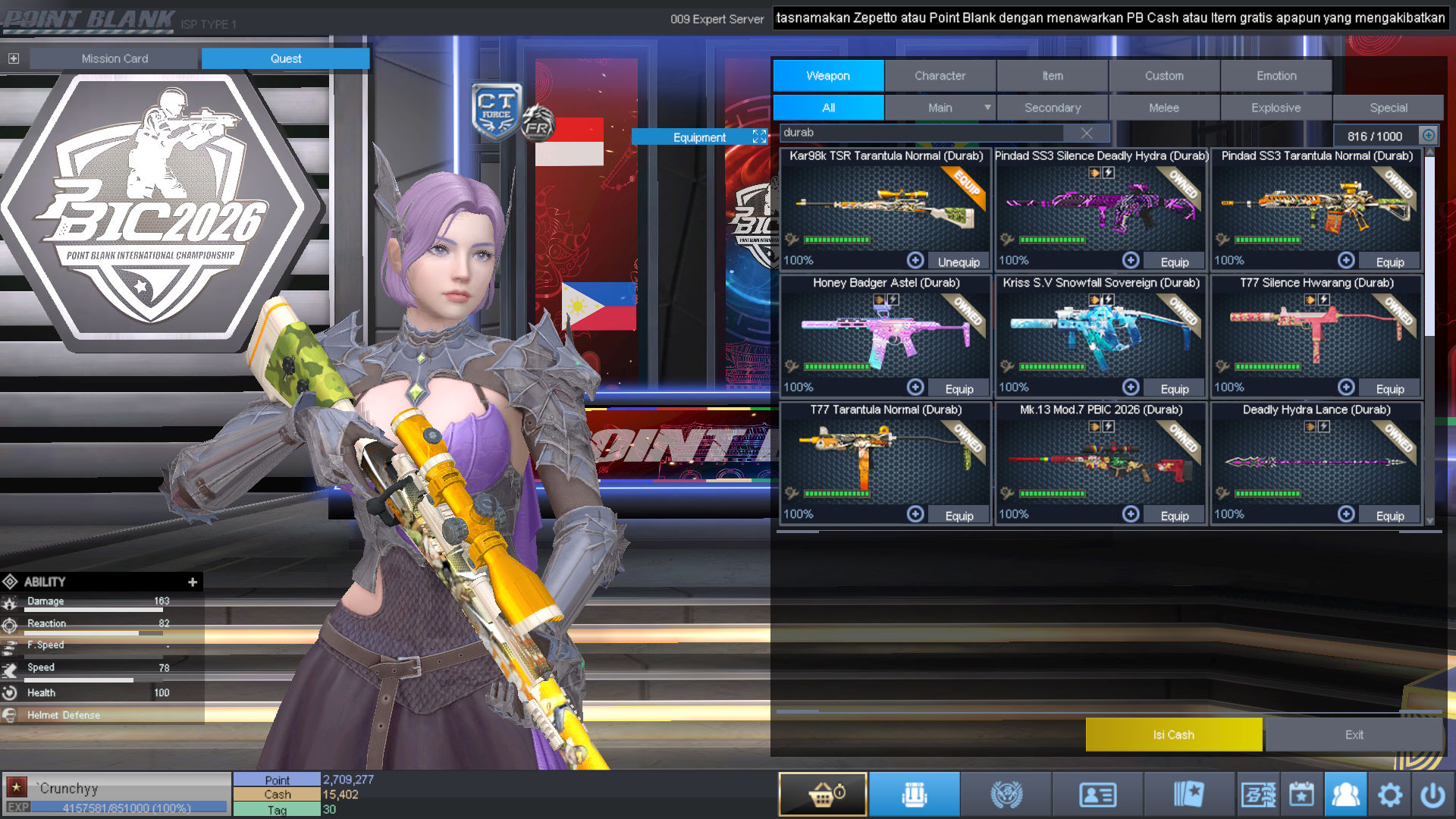Switch to the Mission Card tab
Image resolution: width=1456 pixels, height=819 pixels.
pyautogui.click(x=115, y=58)
